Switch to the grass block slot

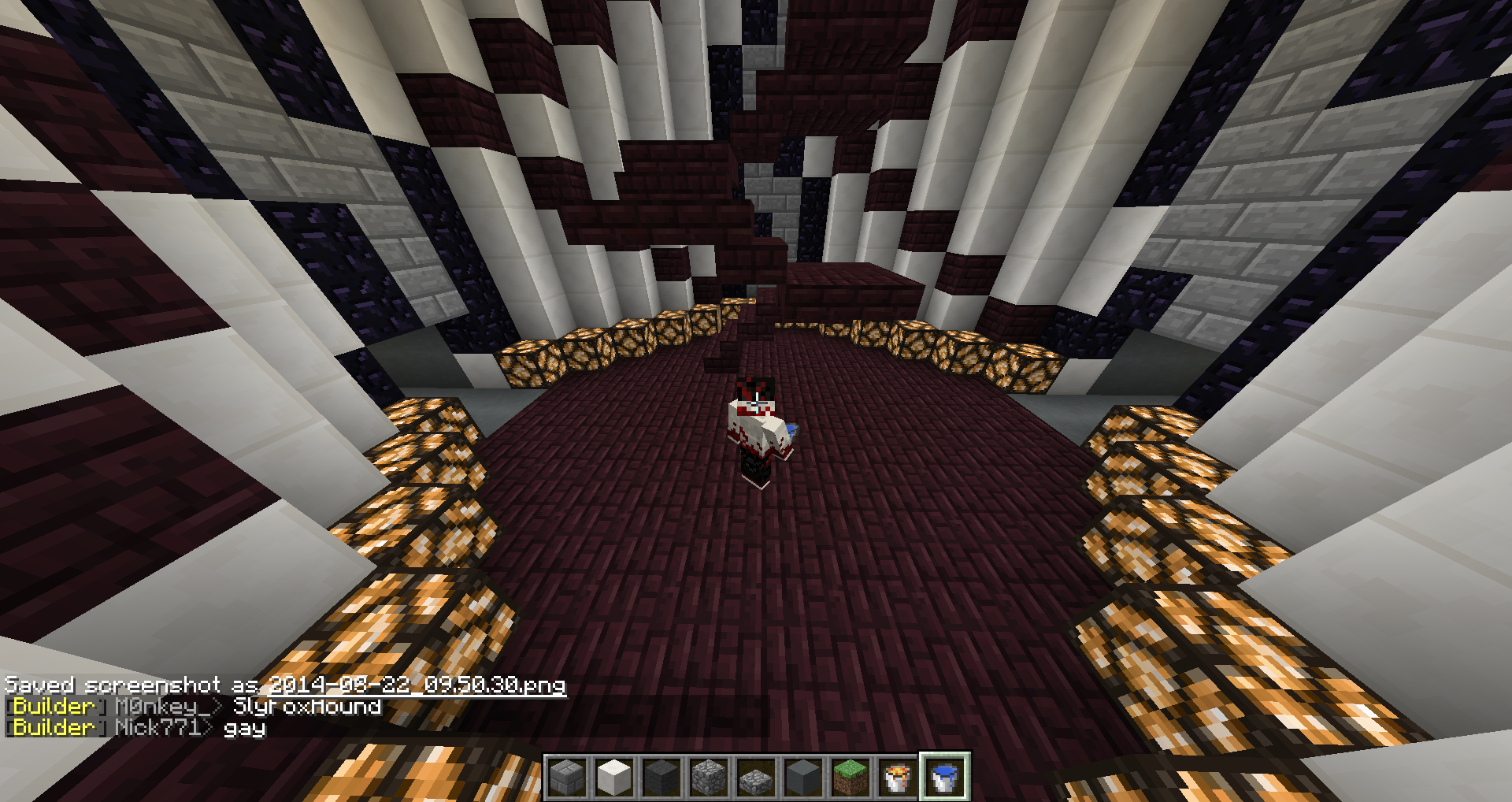coord(850,777)
